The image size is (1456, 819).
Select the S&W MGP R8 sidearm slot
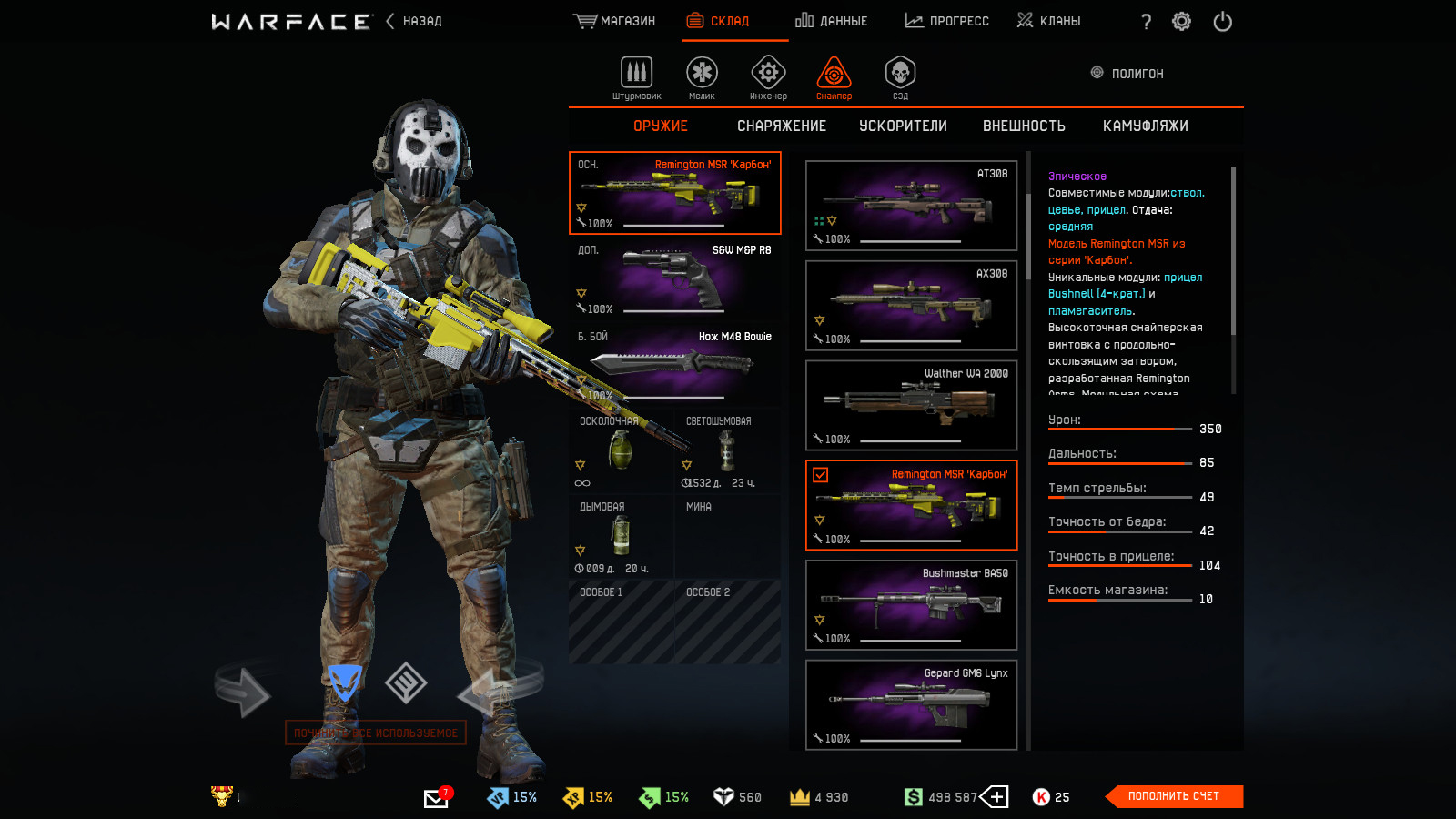pos(674,279)
